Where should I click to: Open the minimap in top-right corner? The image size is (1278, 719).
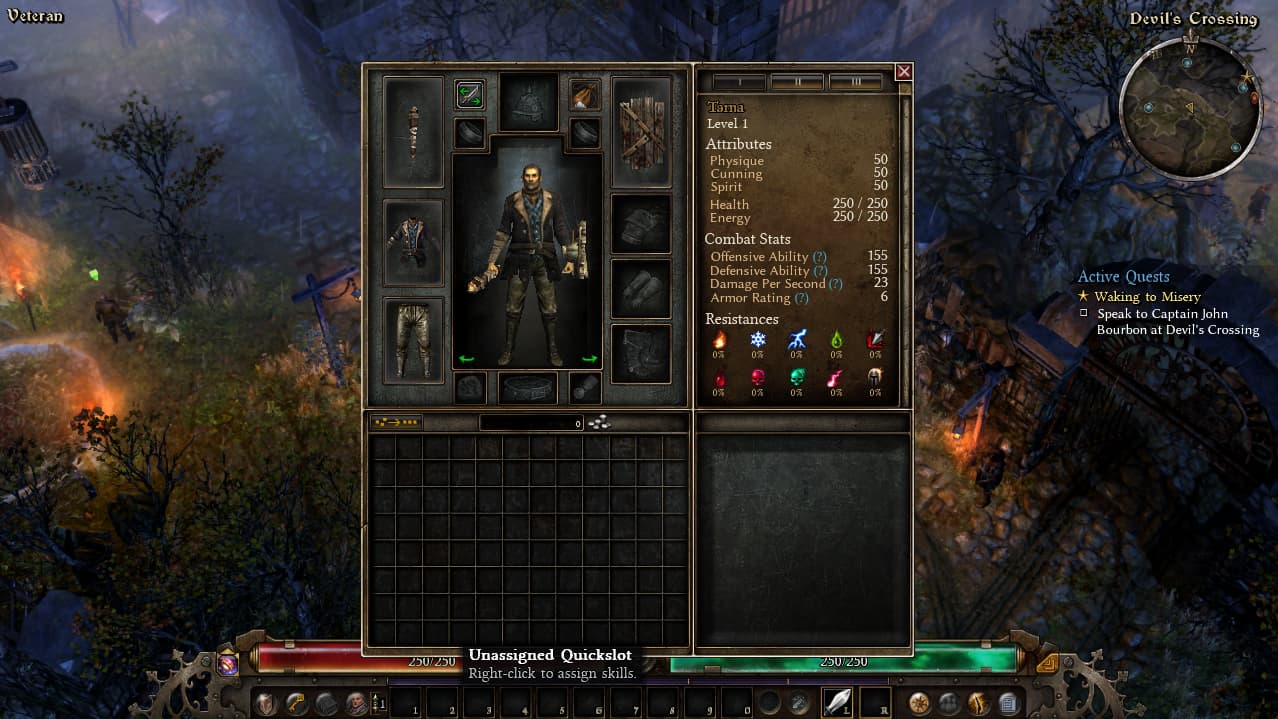tap(1190, 108)
